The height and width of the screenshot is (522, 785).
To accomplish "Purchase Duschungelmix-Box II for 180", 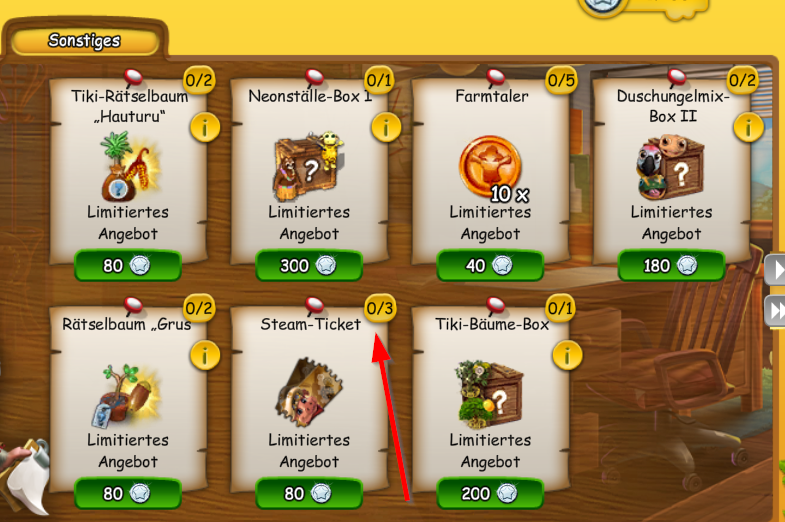I will coord(670,266).
